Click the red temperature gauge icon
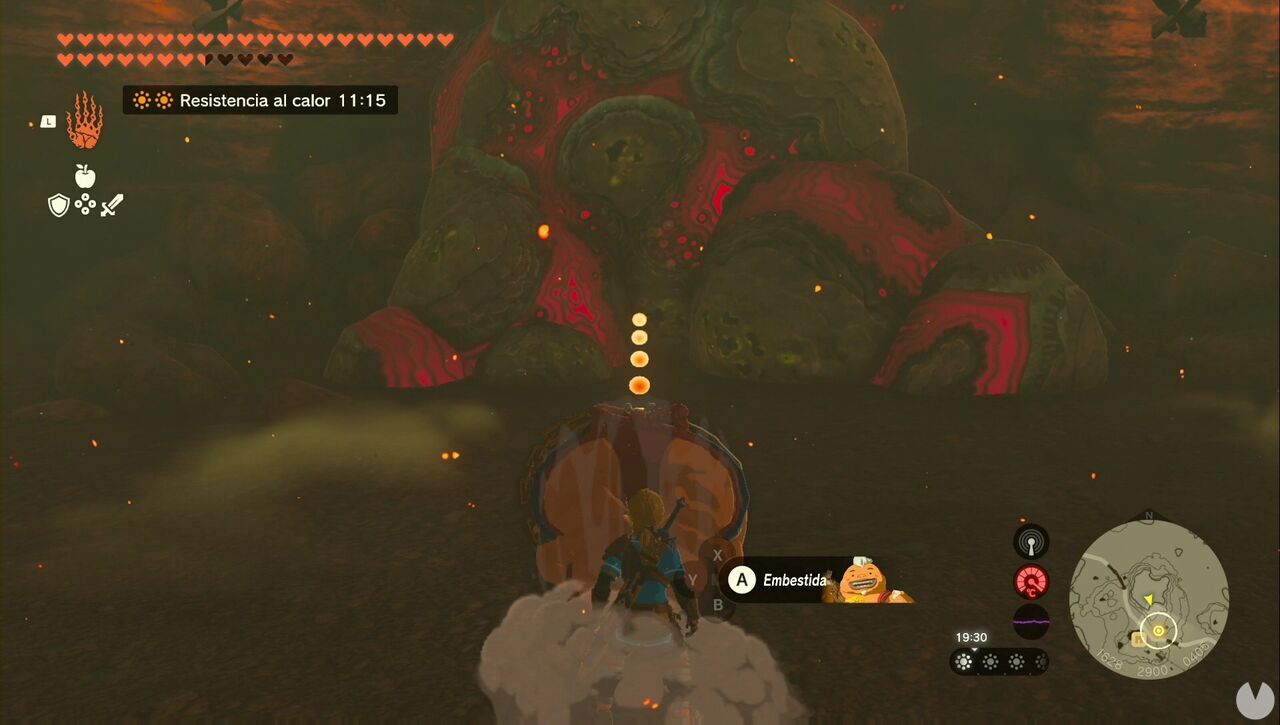The width and height of the screenshot is (1280, 725). coord(1030,582)
